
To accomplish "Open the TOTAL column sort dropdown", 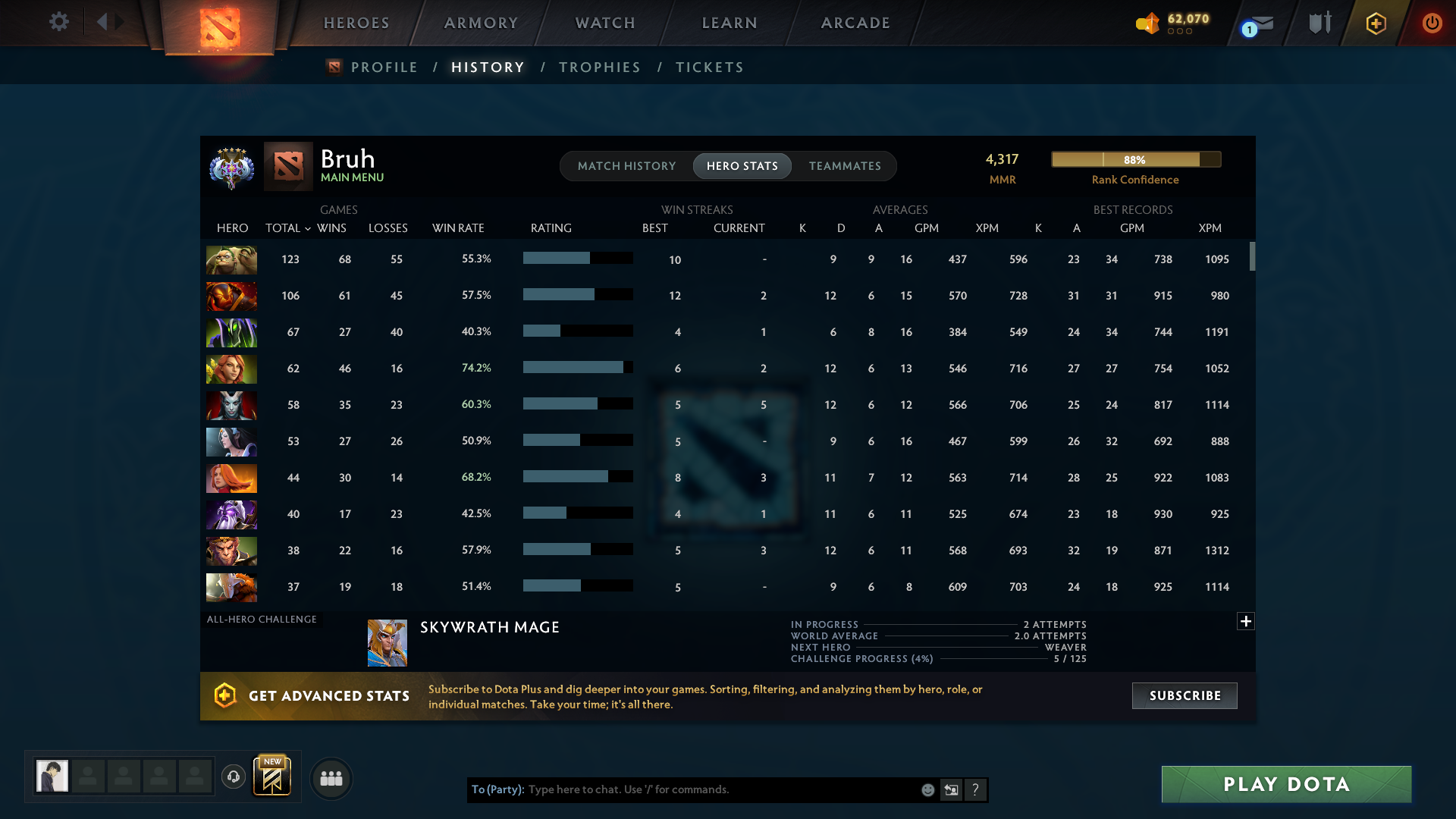I will (x=308, y=228).
